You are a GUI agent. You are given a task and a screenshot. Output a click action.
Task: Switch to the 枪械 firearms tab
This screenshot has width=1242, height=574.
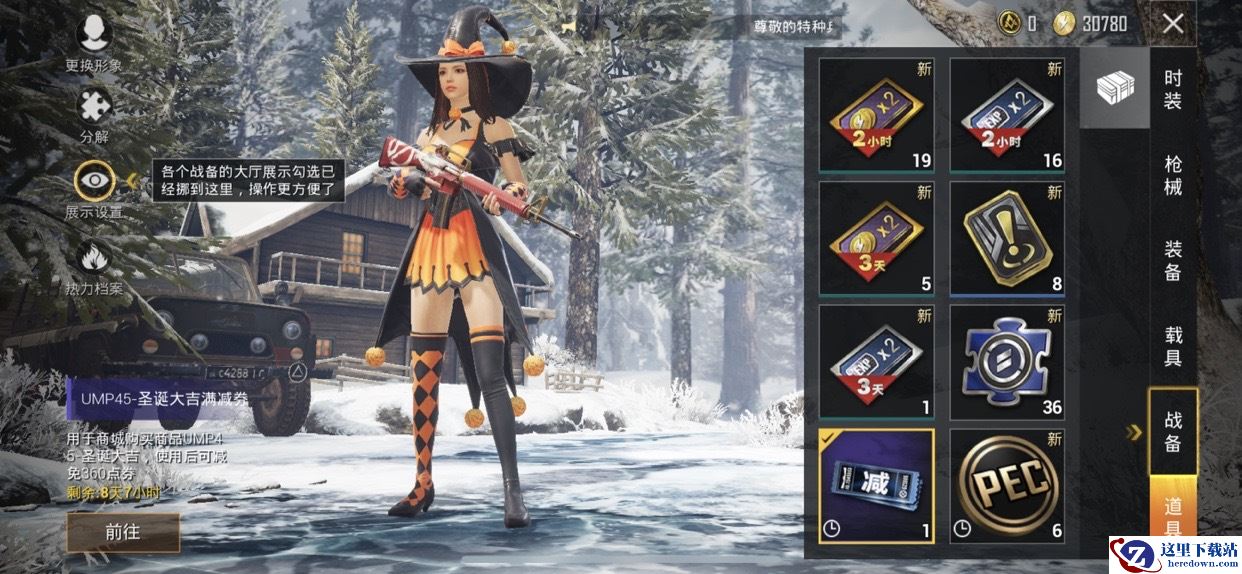coord(1173,175)
